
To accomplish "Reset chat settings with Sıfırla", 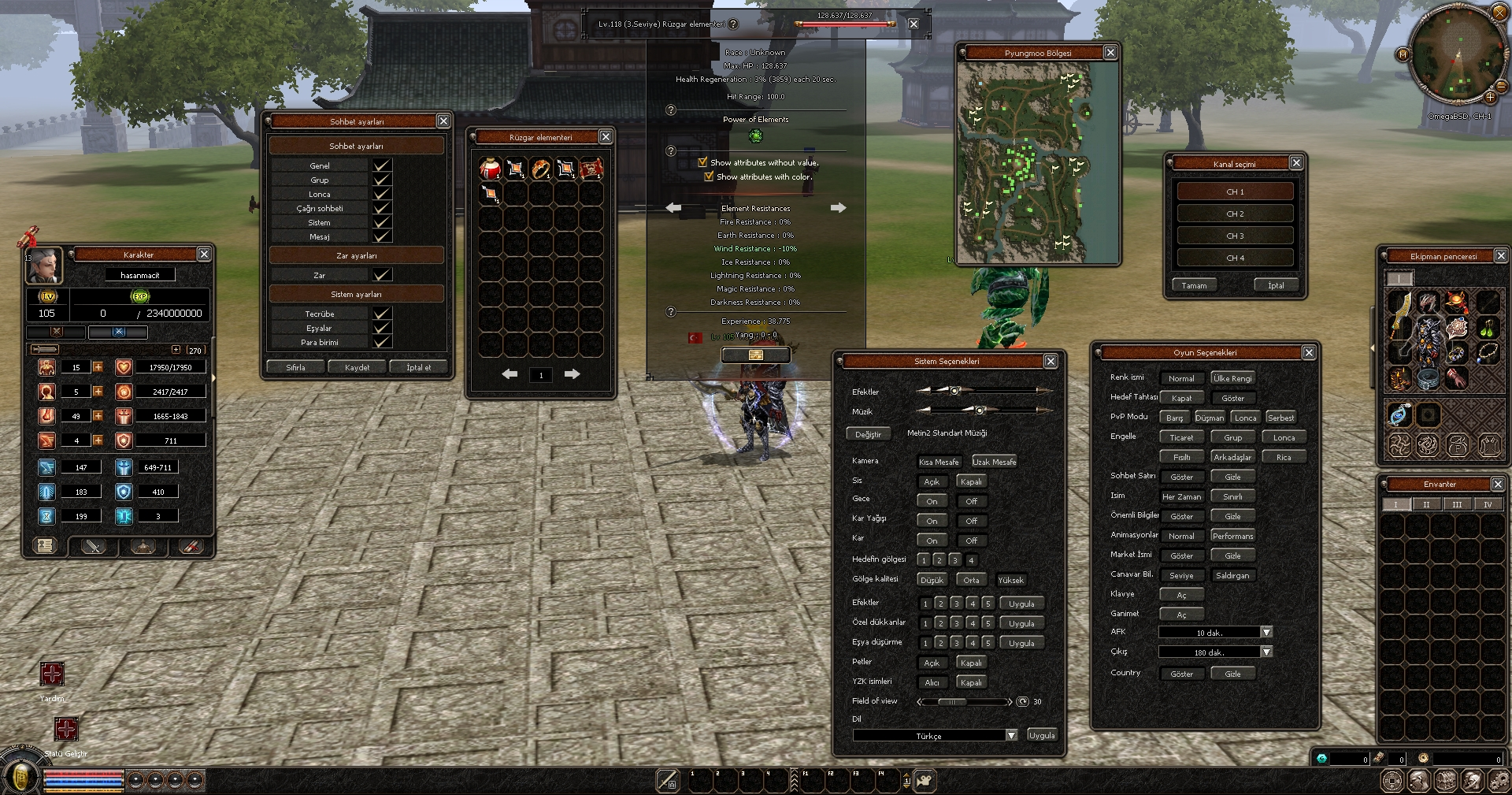I will (x=295, y=368).
